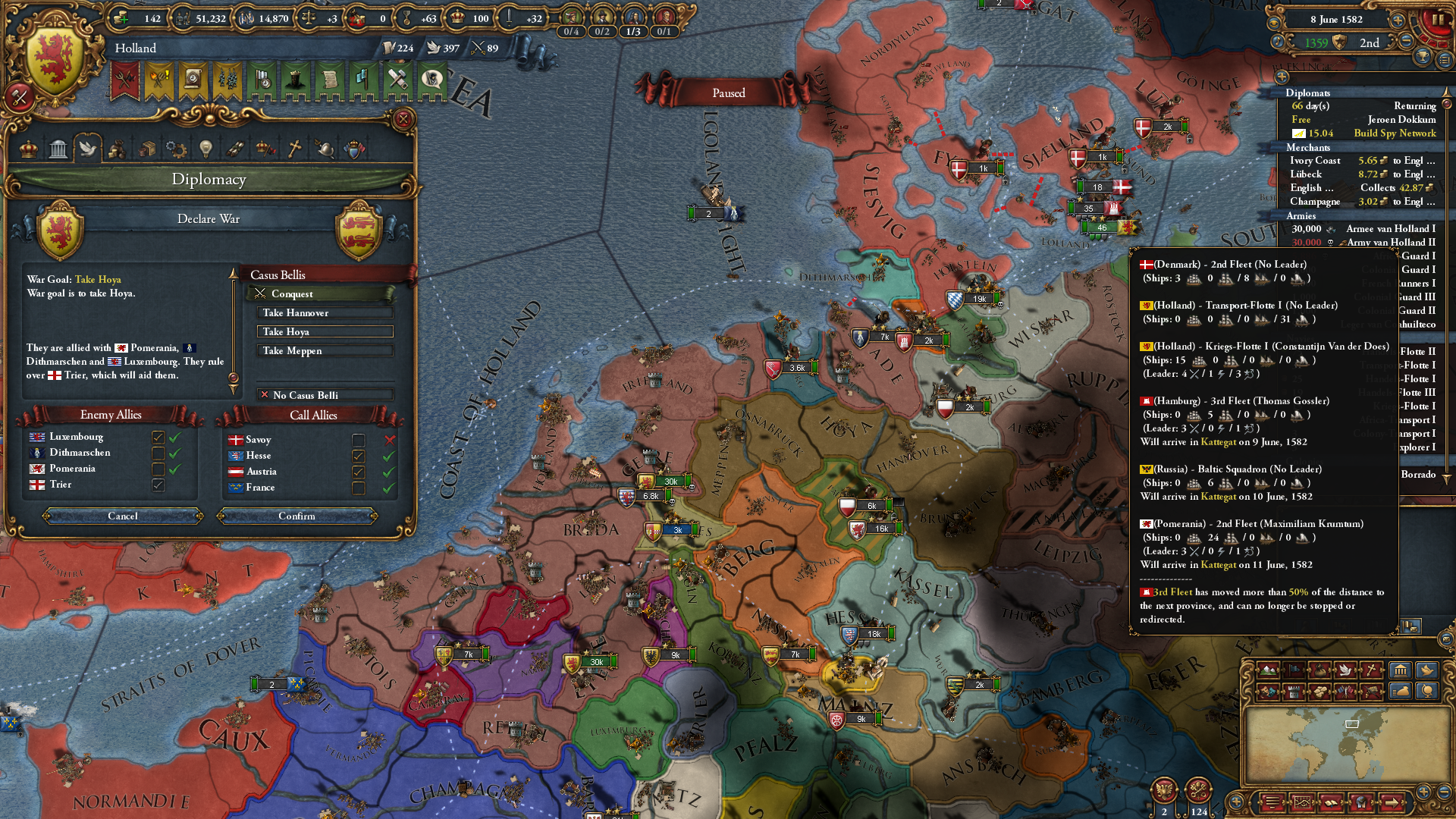Select the terrain mapmode icon near the minimap
Viewport: 1456px width, 819px height.
pyautogui.click(x=1268, y=671)
